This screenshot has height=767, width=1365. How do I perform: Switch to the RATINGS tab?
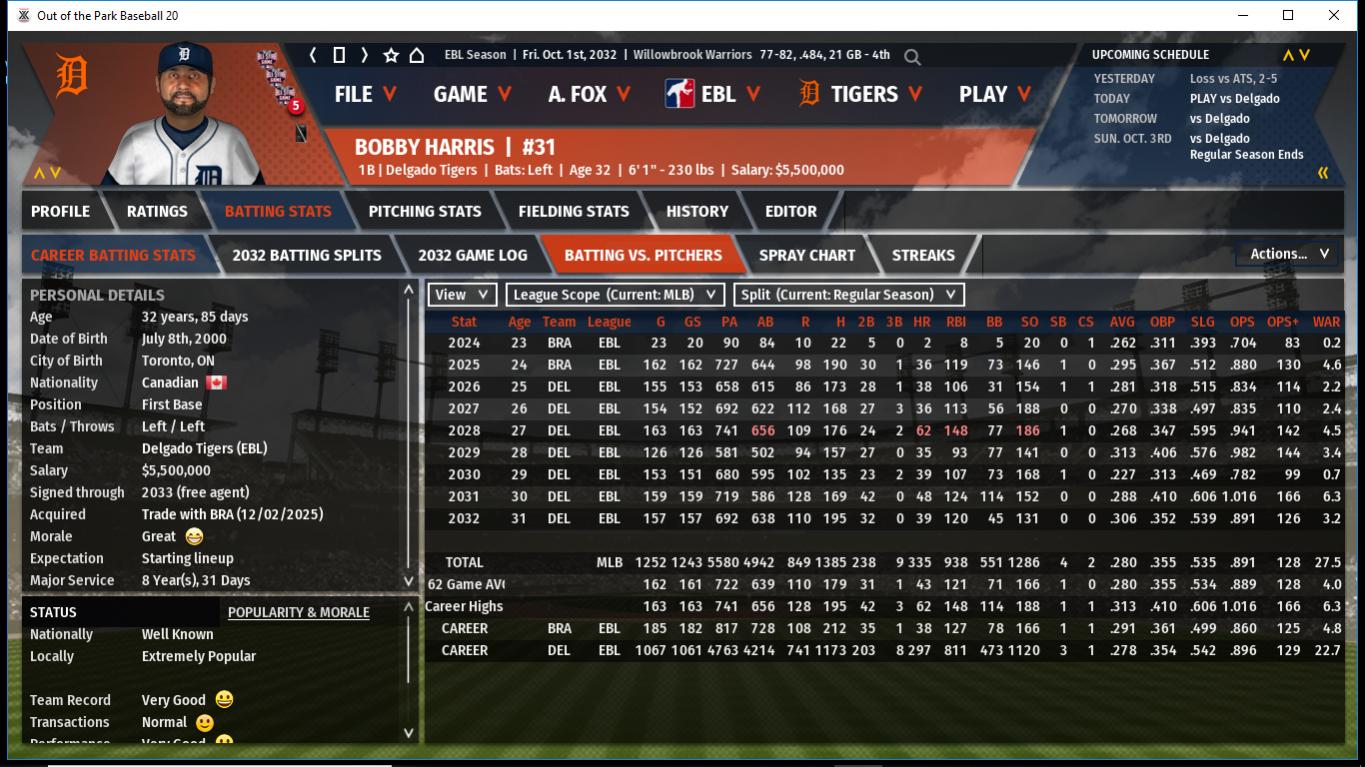157,211
